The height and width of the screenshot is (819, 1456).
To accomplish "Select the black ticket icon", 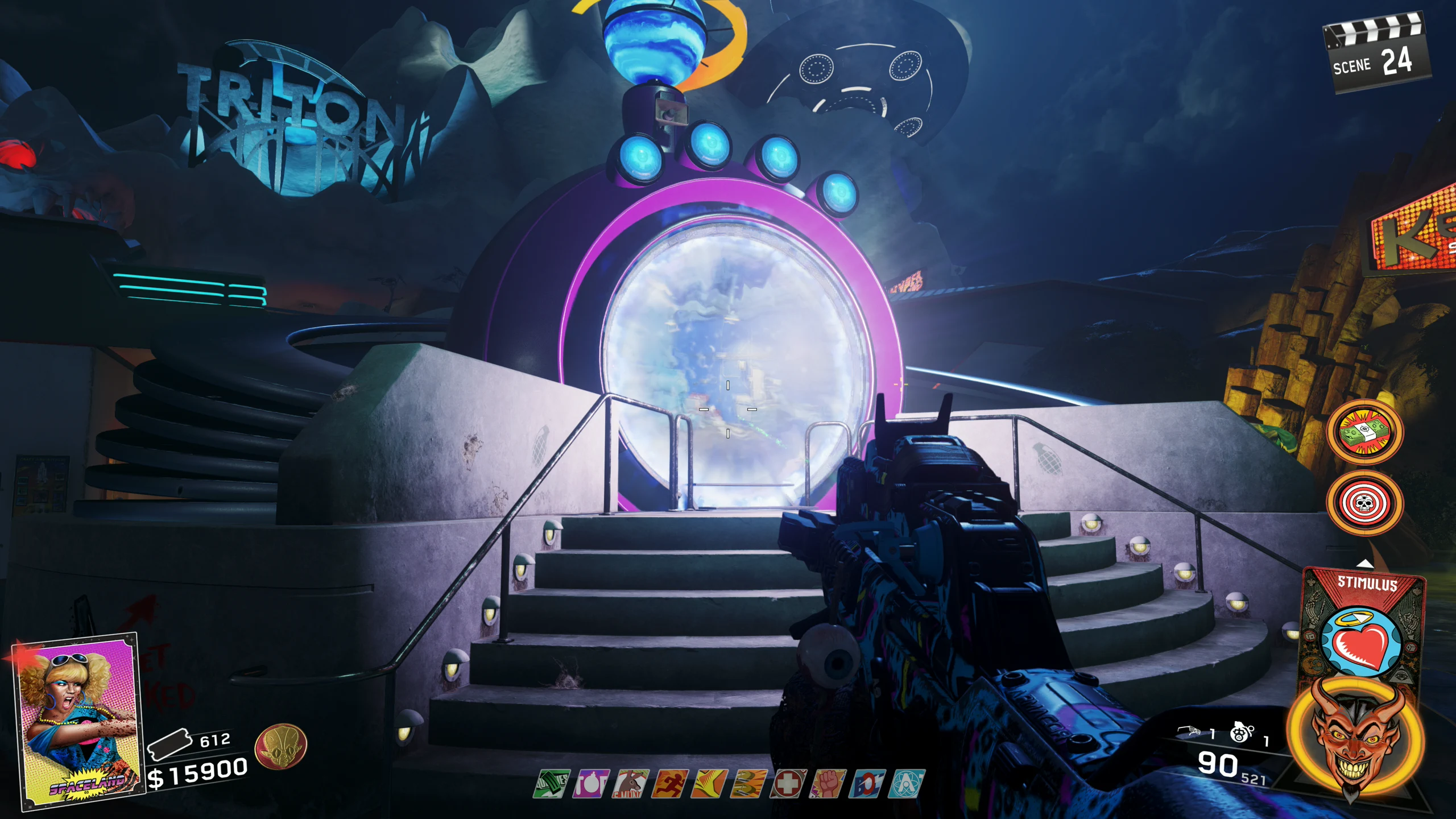I will click(x=169, y=743).
